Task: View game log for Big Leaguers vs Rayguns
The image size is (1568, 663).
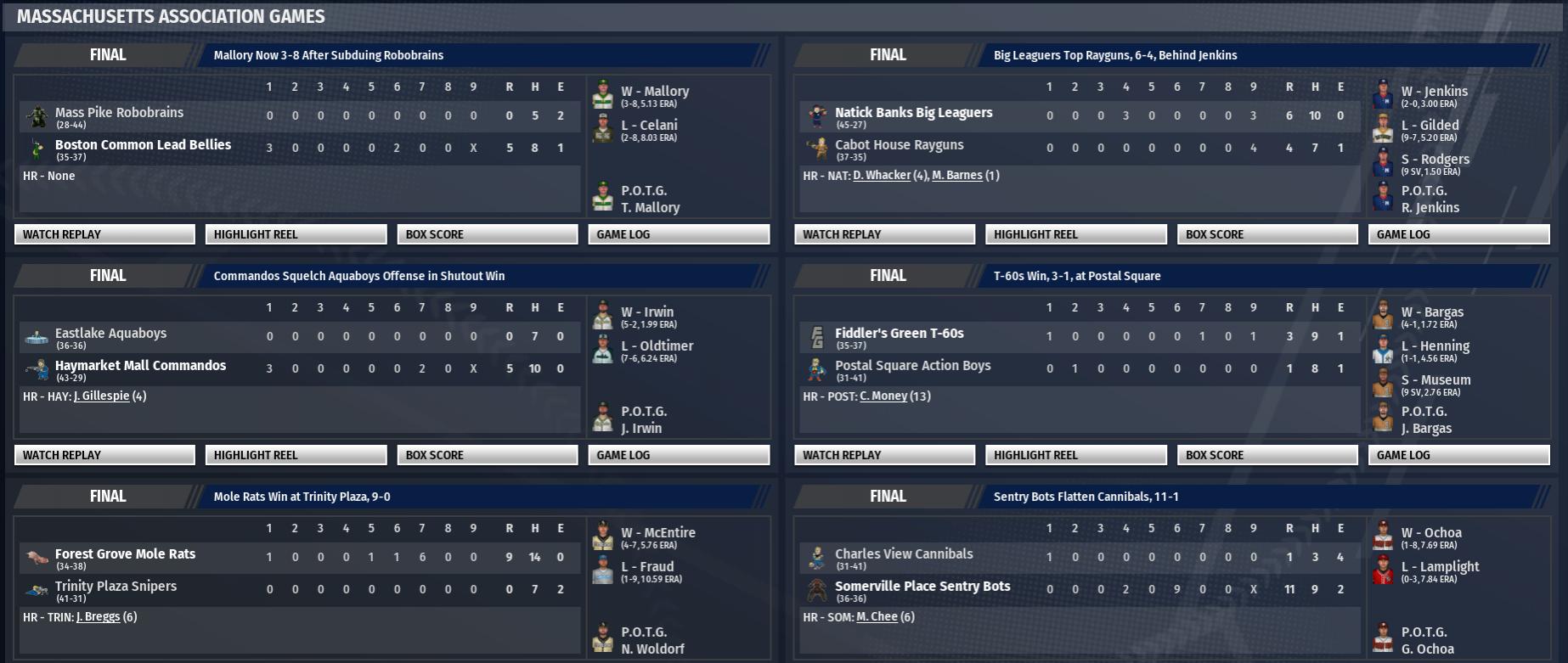Action: 1458,234
